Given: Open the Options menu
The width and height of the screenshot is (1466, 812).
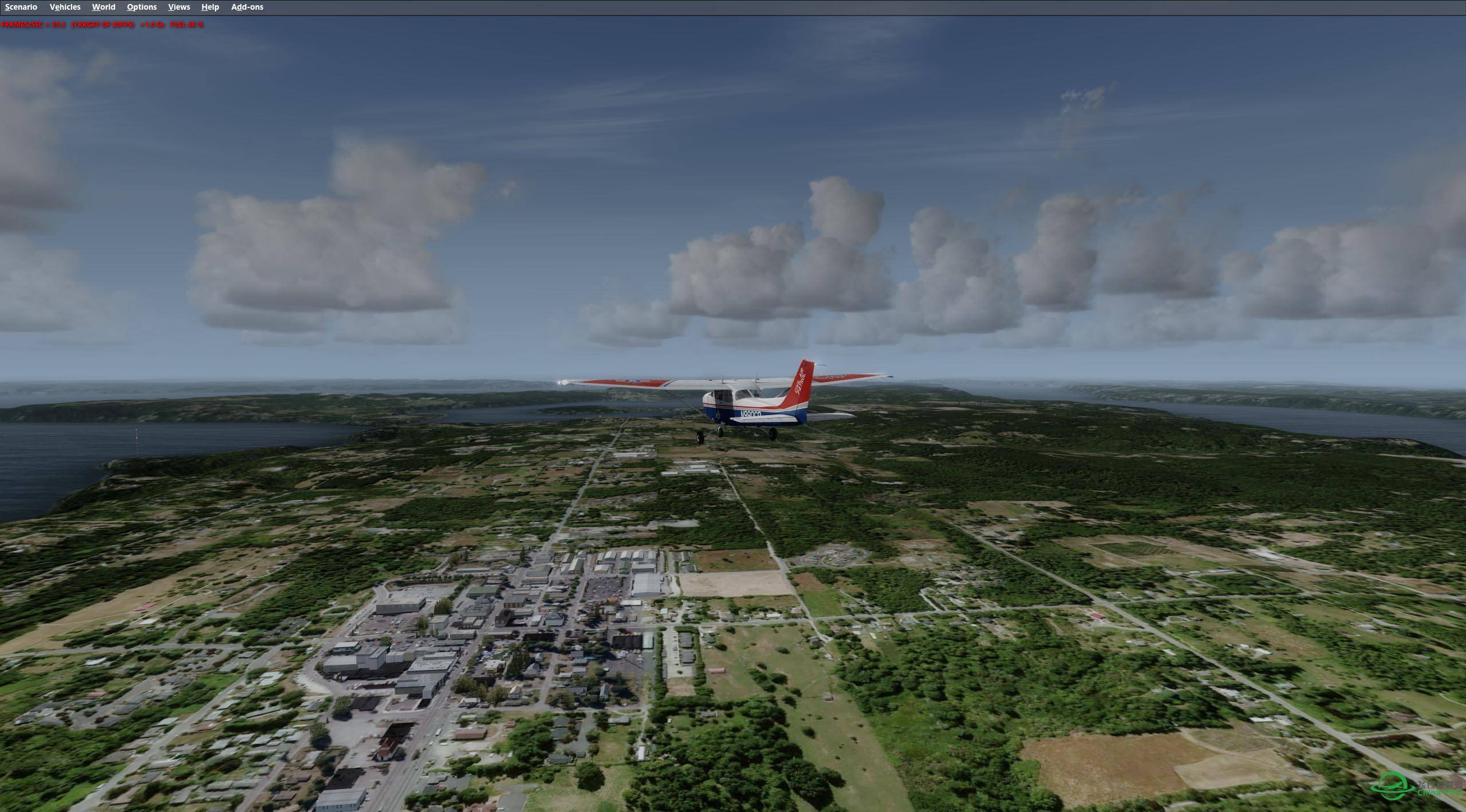Looking at the screenshot, I should point(141,7).
